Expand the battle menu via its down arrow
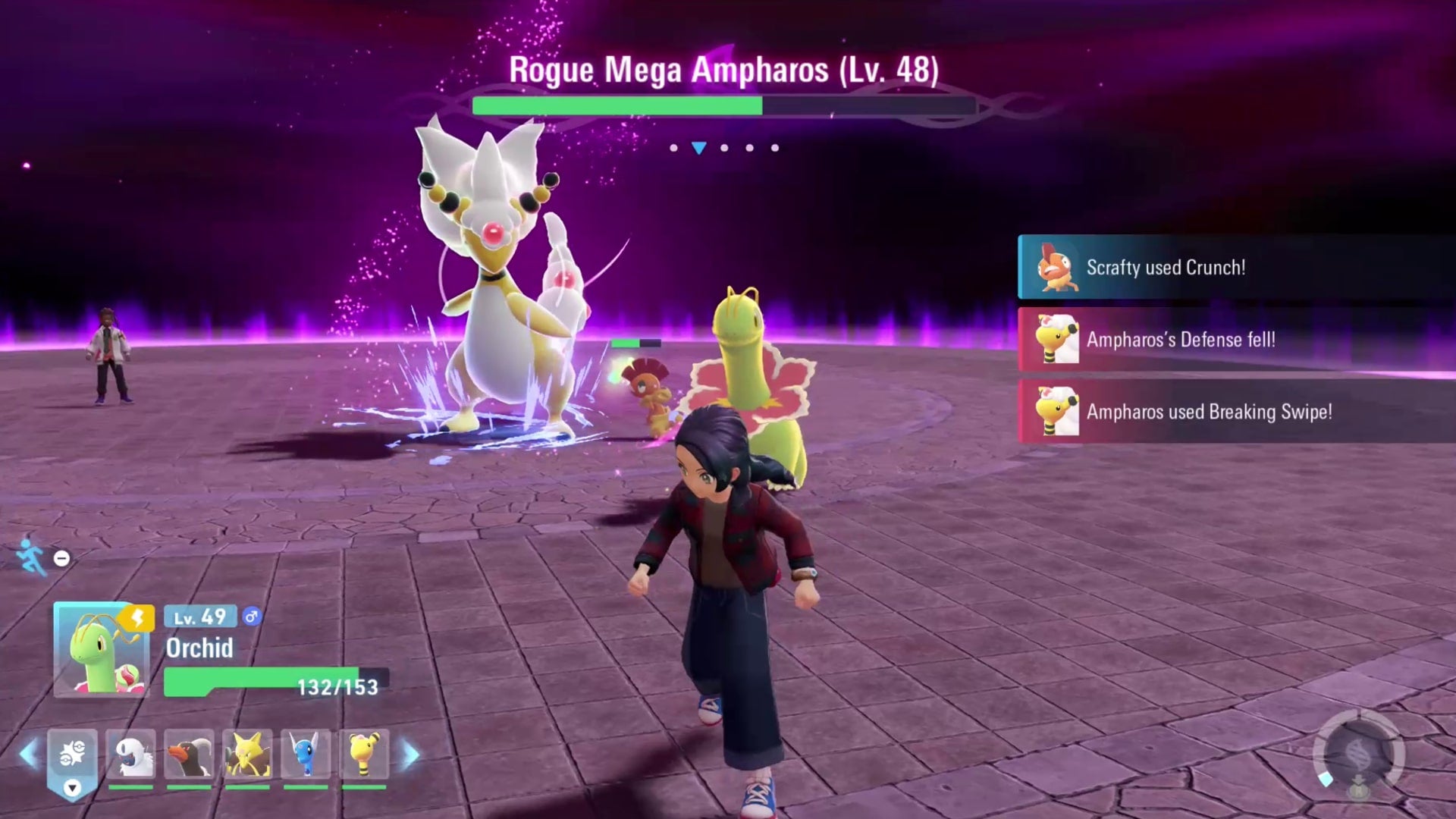The image size is (1456, 819). click(72, 789)
